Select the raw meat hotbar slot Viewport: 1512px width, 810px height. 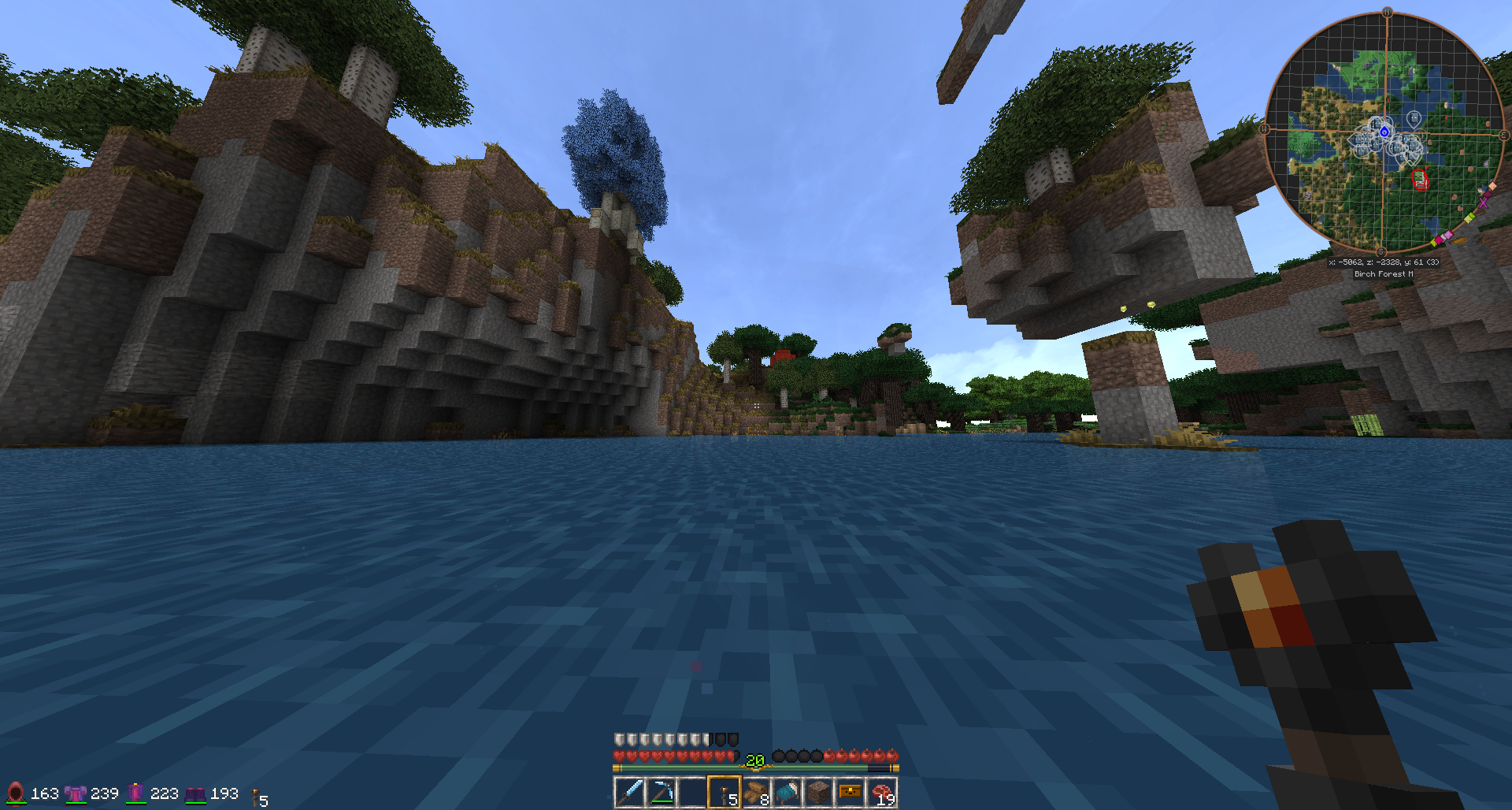882,792
